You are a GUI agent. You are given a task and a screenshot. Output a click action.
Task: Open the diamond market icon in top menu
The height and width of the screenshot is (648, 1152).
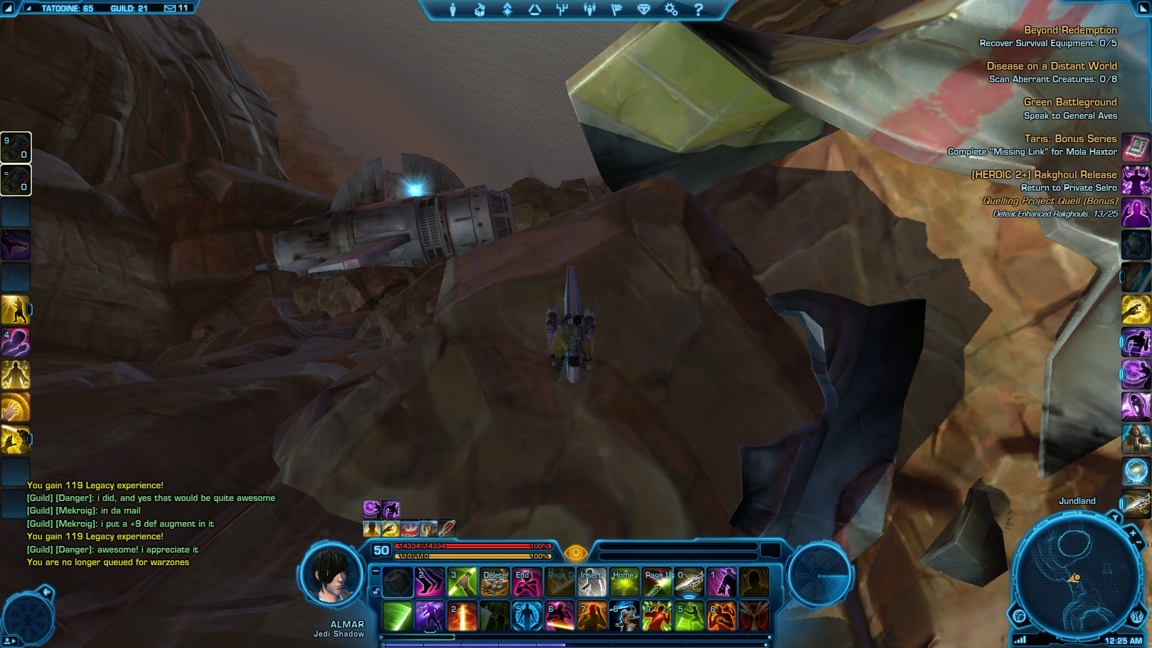(643, 10)
